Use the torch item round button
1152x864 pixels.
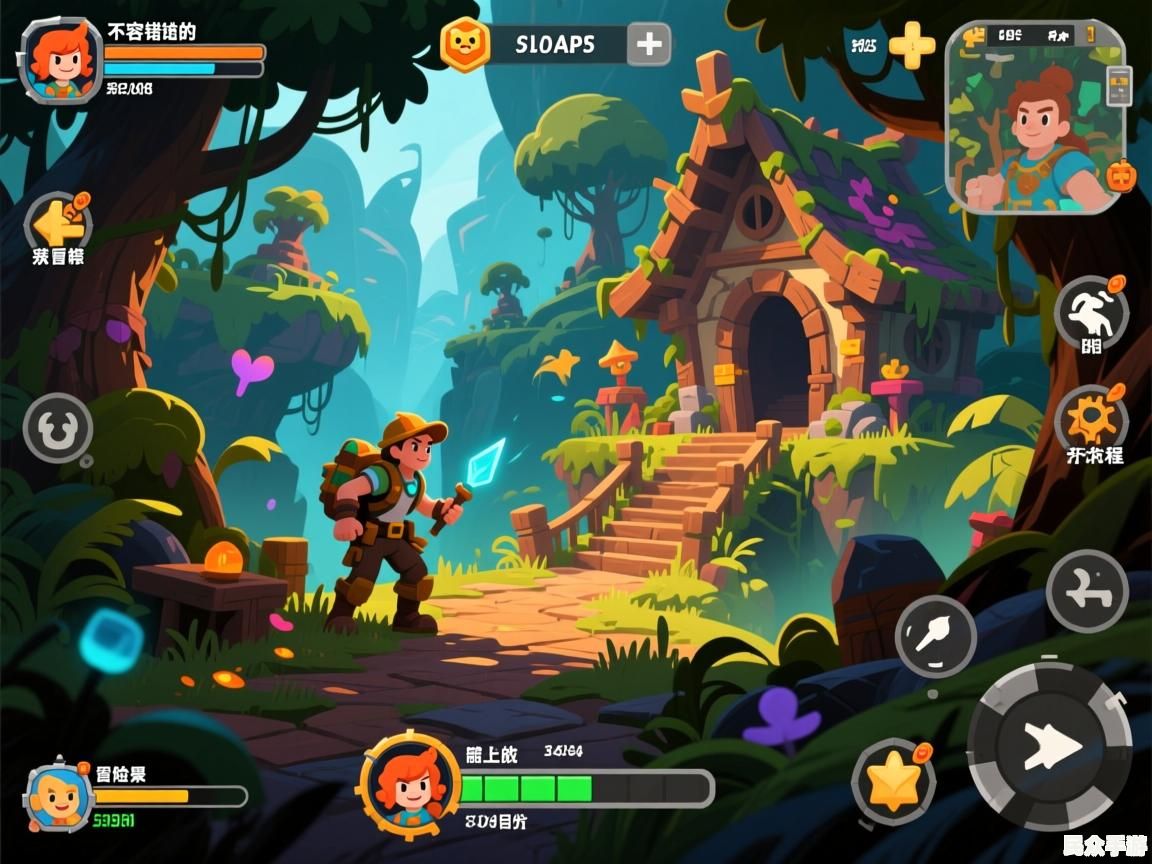[935, 636]
